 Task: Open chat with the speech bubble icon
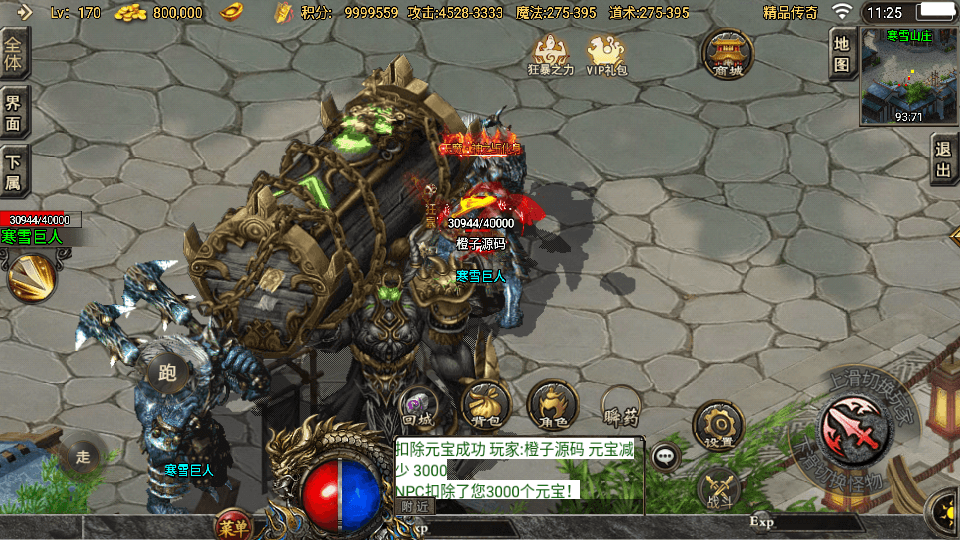click(x=665, y=456)
